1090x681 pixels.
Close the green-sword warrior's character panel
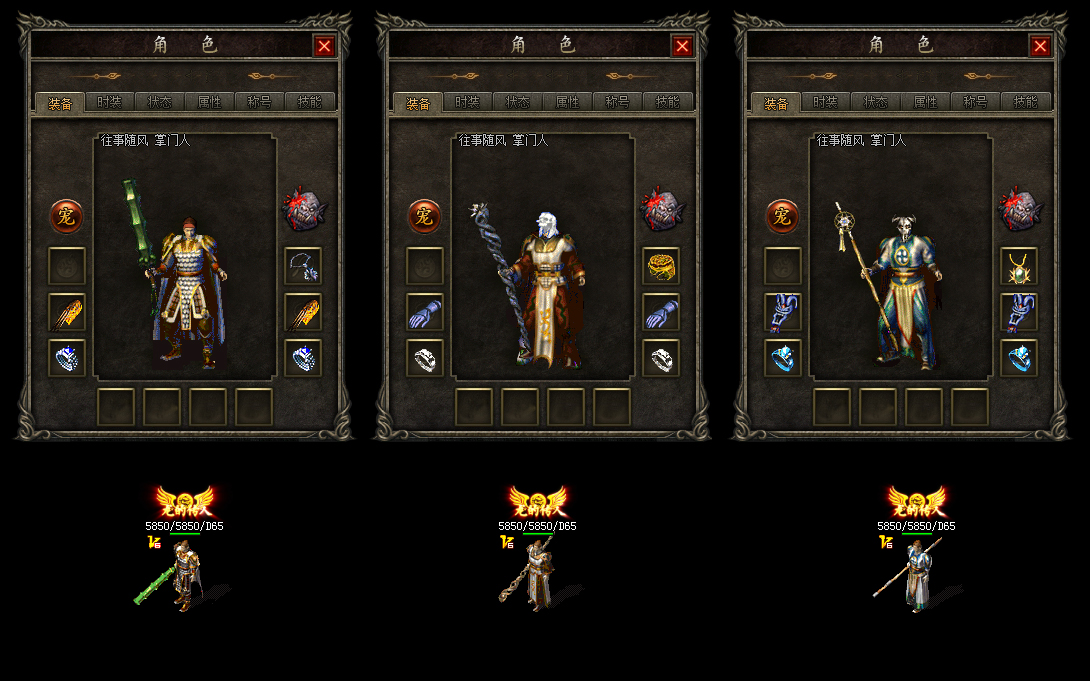click(324, 46)
